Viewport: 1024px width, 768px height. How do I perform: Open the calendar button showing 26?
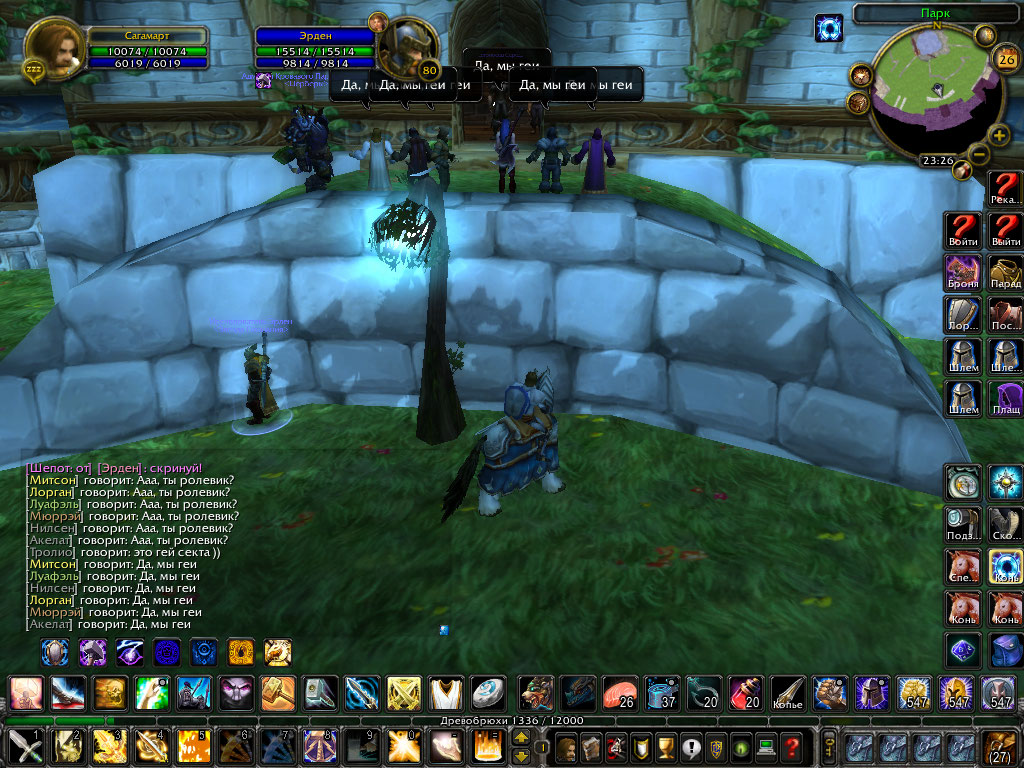click(1005, 58)
